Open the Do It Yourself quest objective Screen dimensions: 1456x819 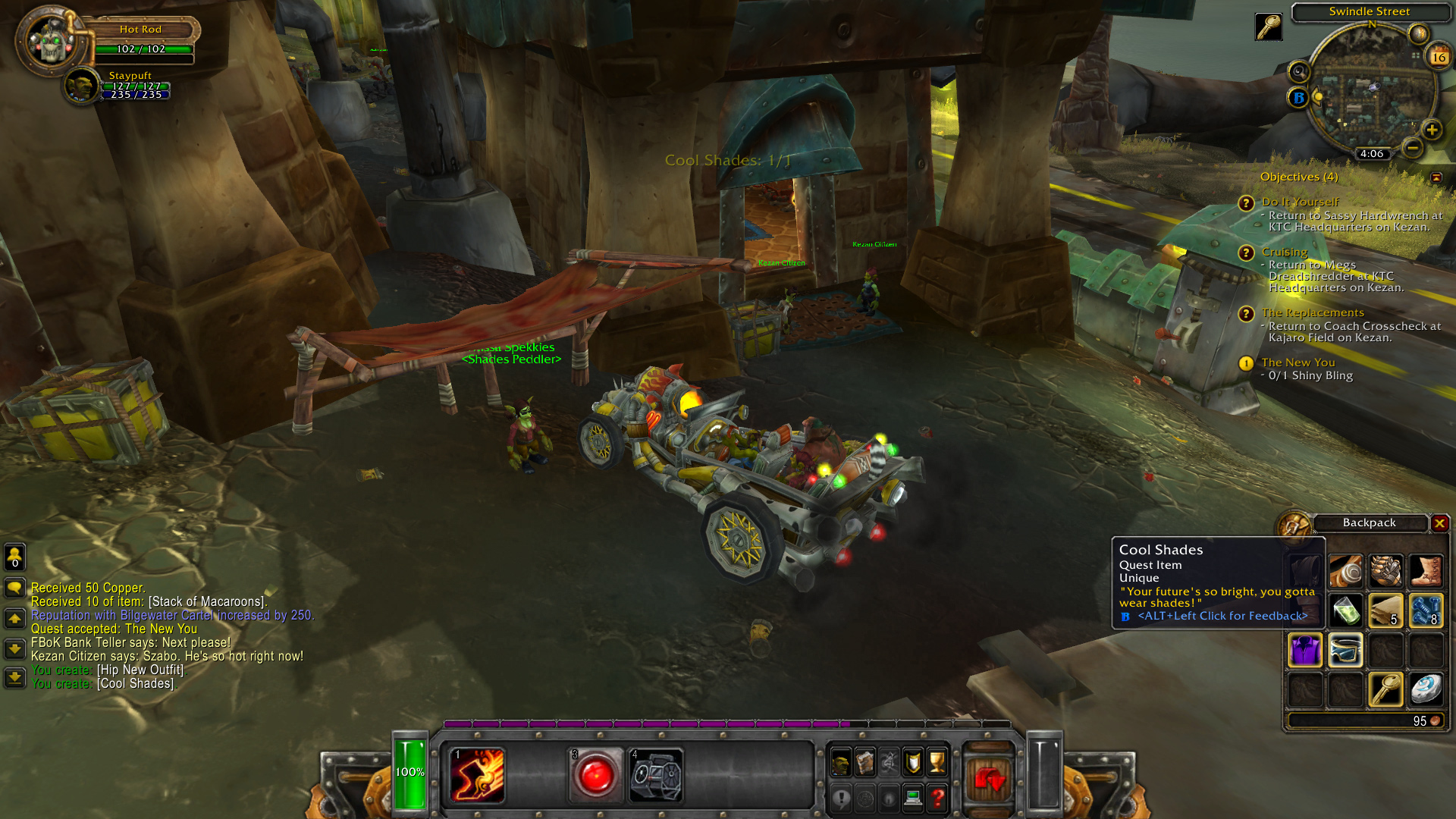tap(1300, 202)
